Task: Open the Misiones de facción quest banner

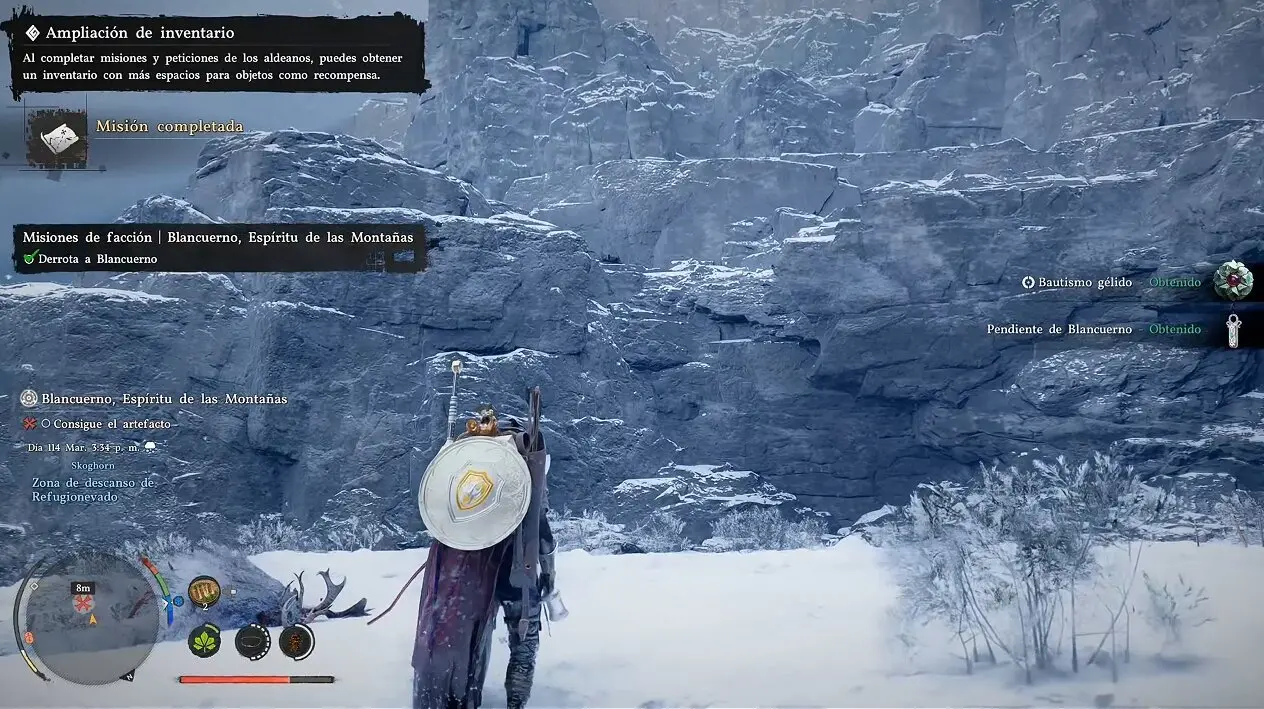Action: 218,237
